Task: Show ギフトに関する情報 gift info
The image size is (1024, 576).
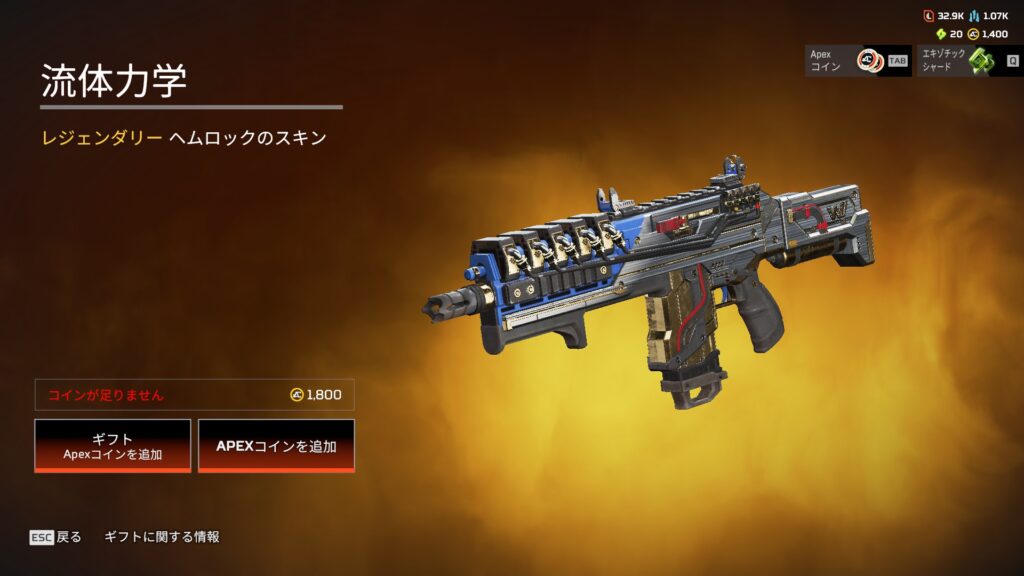Action: point(162,537)
